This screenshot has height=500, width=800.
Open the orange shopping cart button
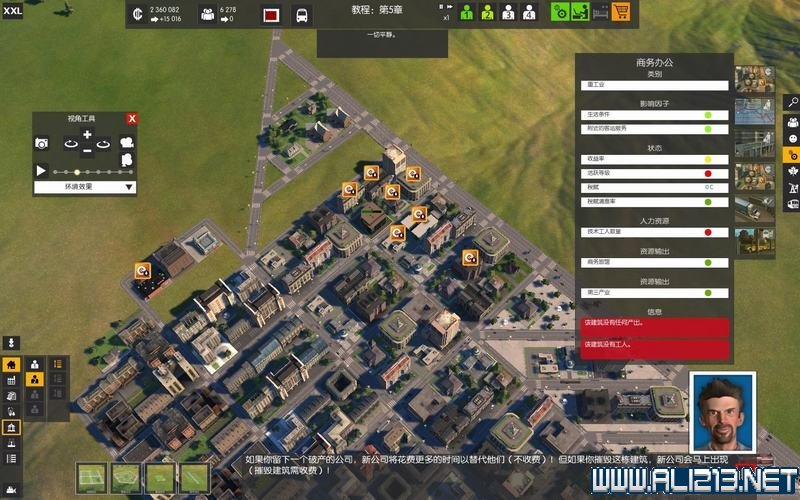coord(621,13)
